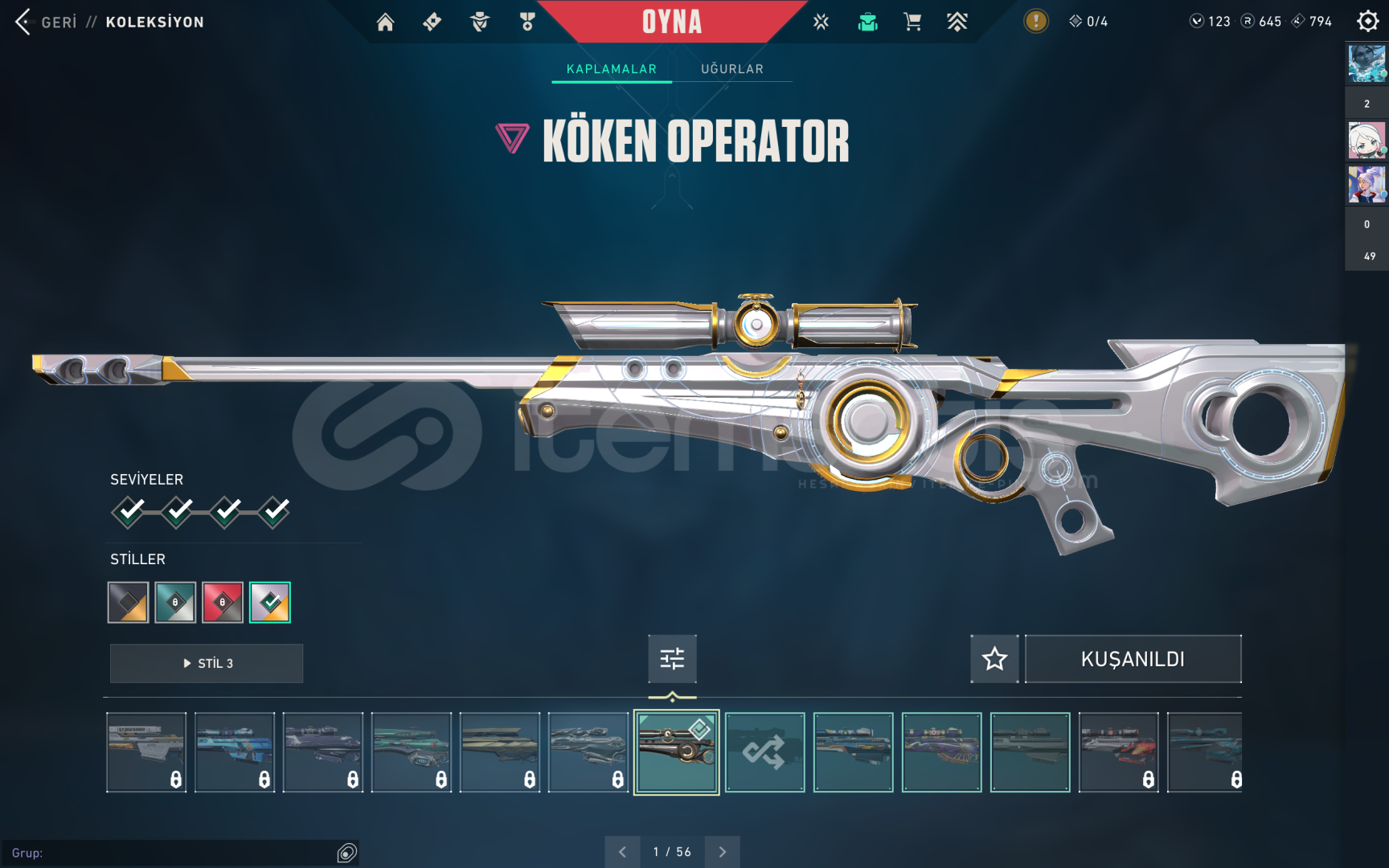This screenshot has height=868, width=1389.
Task: Choose the teal style variant swatch
Action: [175, 602]
